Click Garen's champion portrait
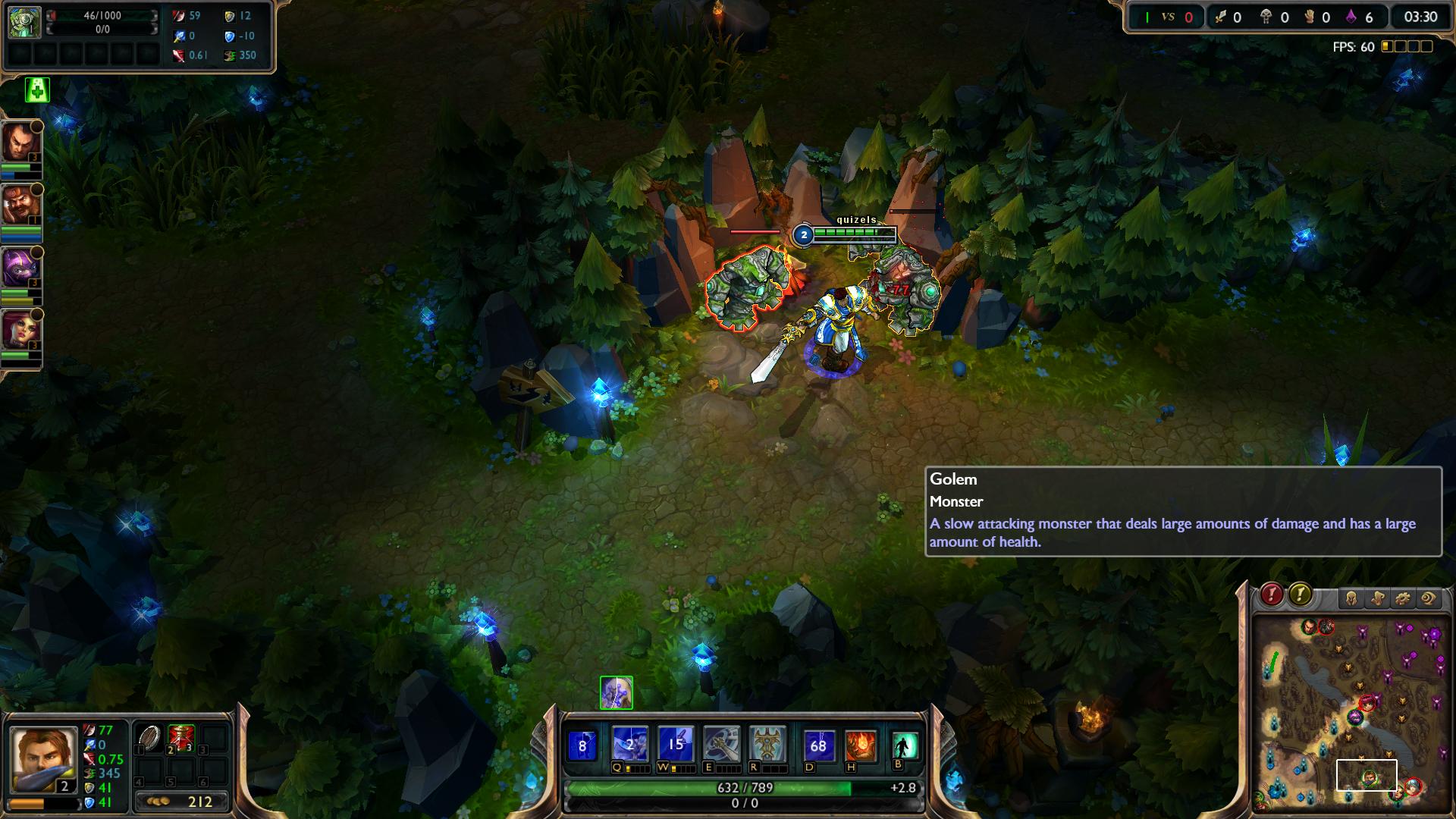The image size is (1456, 819). 44,757
